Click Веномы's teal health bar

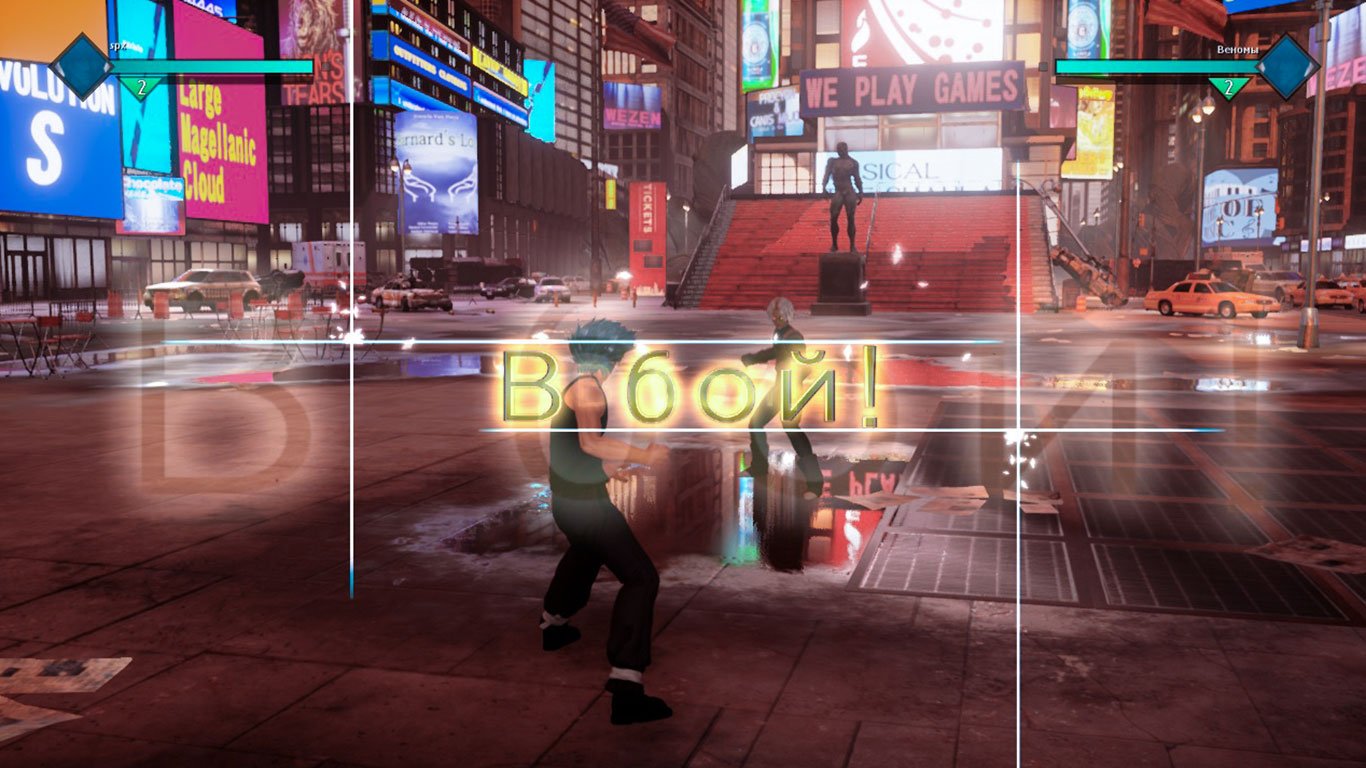point(1150,65)
